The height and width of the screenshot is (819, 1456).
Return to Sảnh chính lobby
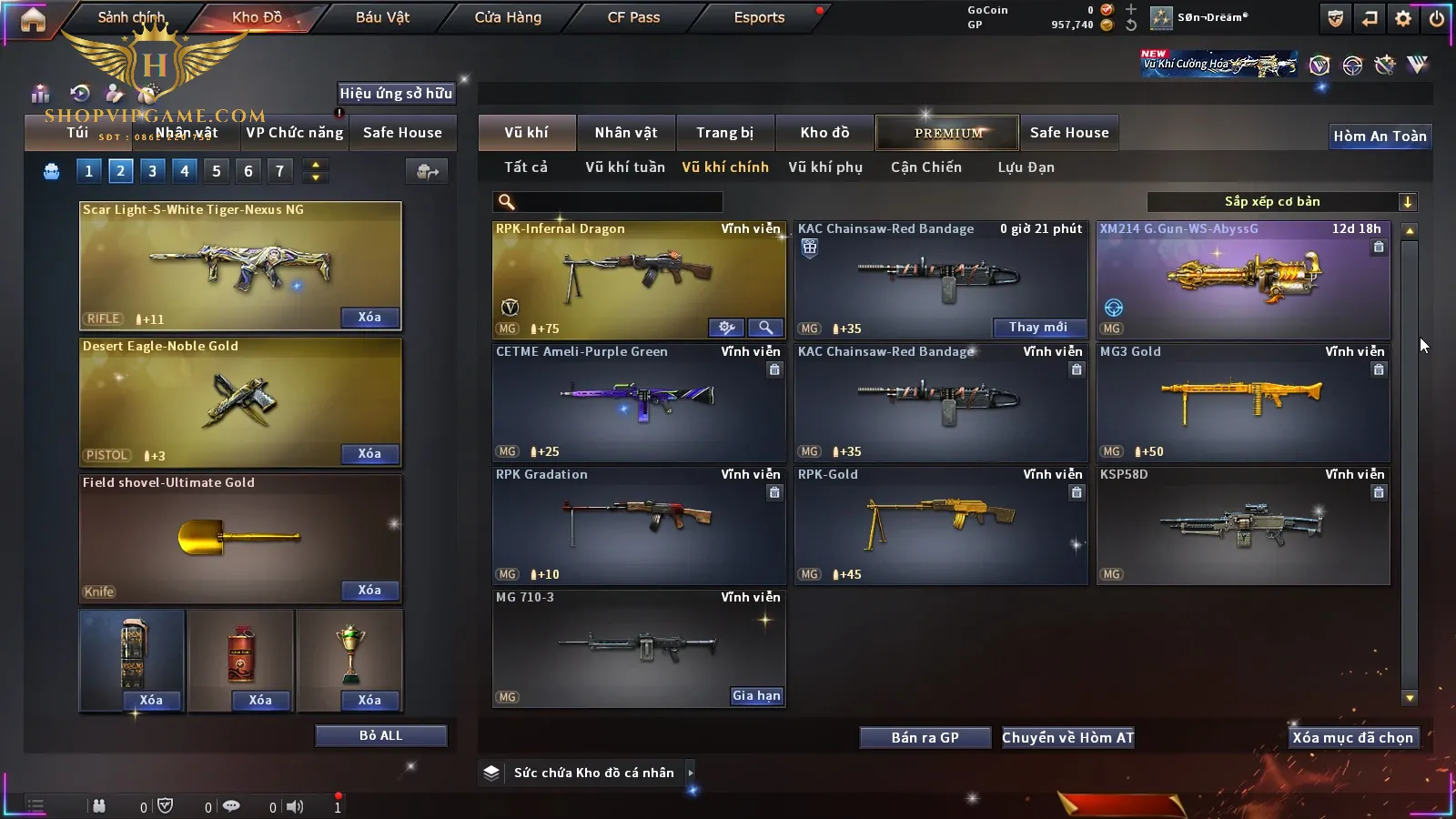(131, 17)
